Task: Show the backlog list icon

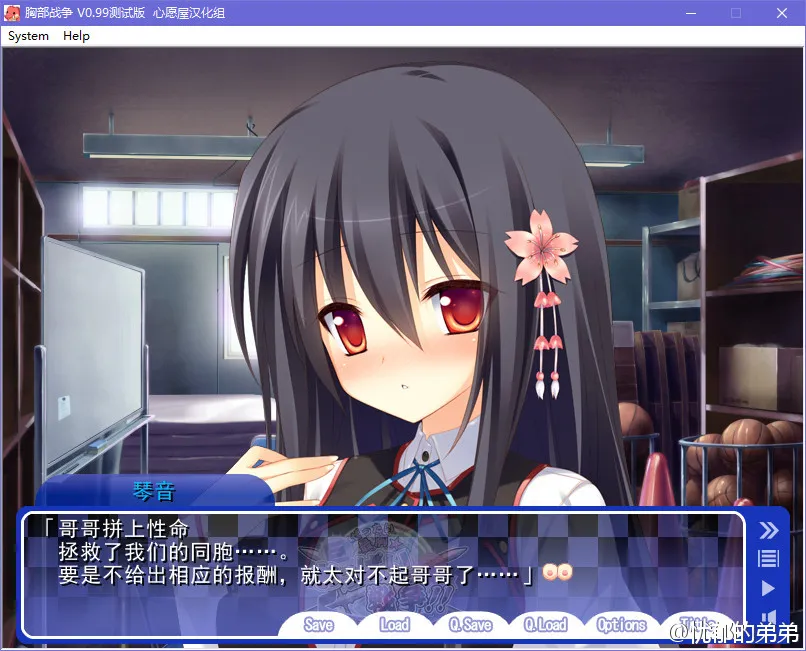Action: 768,559
